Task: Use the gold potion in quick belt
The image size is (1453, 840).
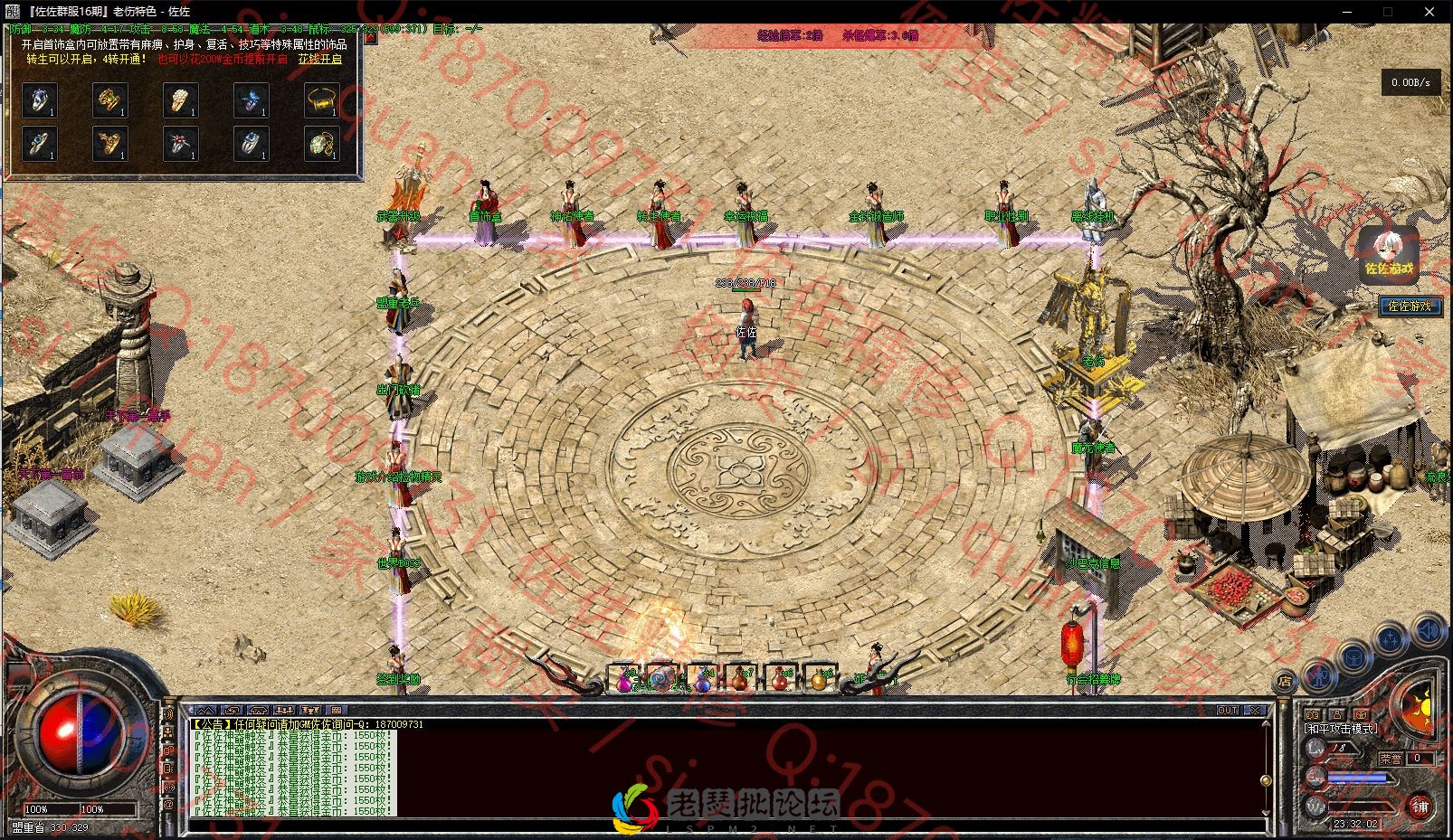Action: (818, 678)
